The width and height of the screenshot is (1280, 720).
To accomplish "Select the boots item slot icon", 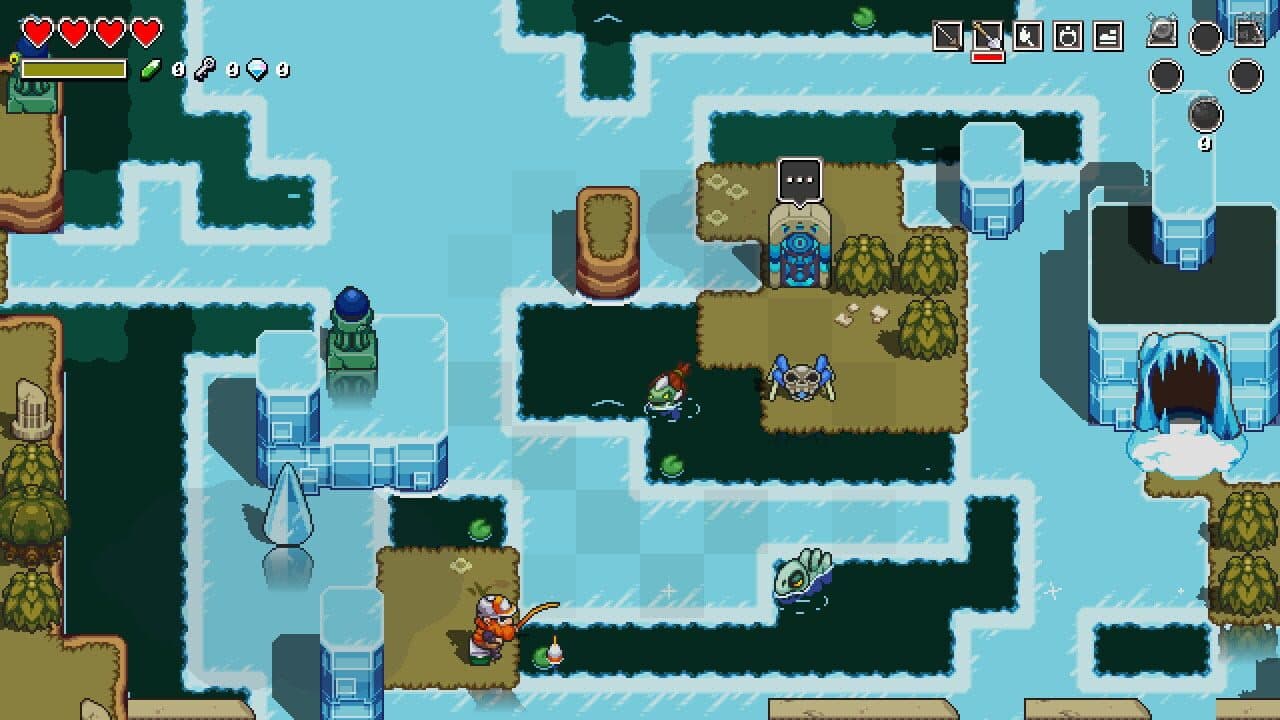I will click(1105, 34).
